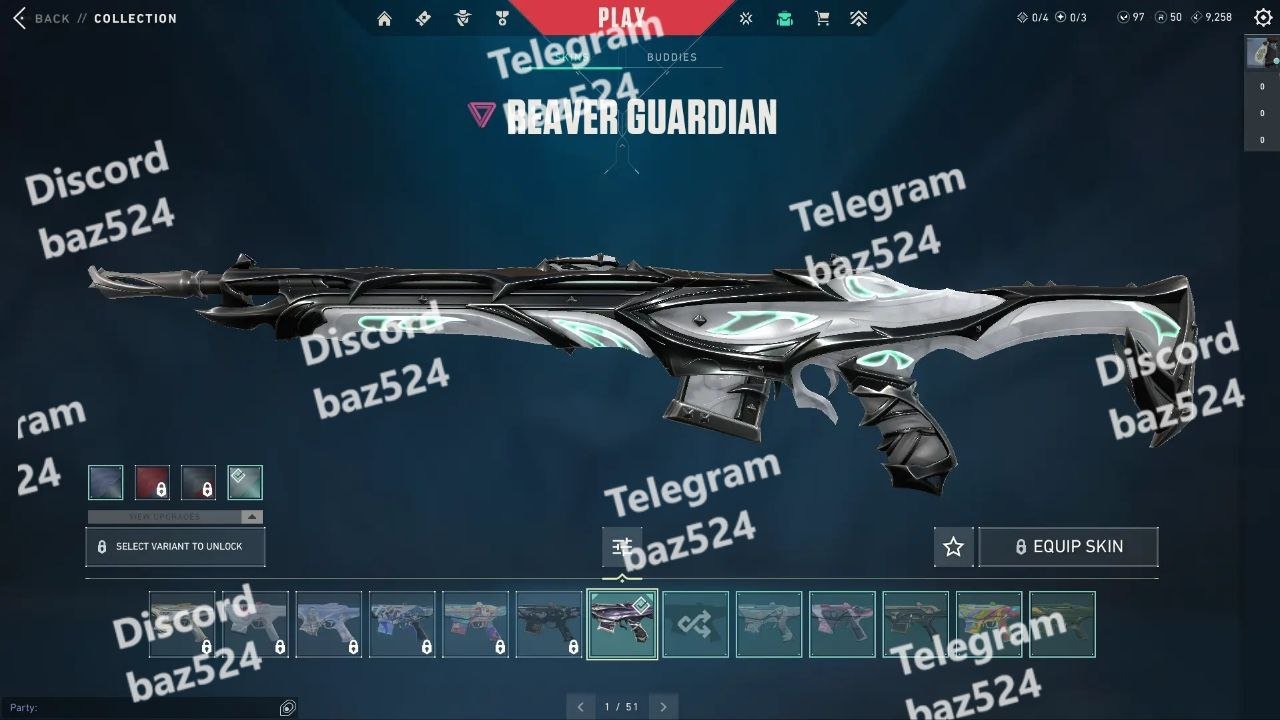This screenshot has width=1280, height=720.
Task: Select the locked red variant swatch
Action: pyautogui.click(x=152, y=482)
